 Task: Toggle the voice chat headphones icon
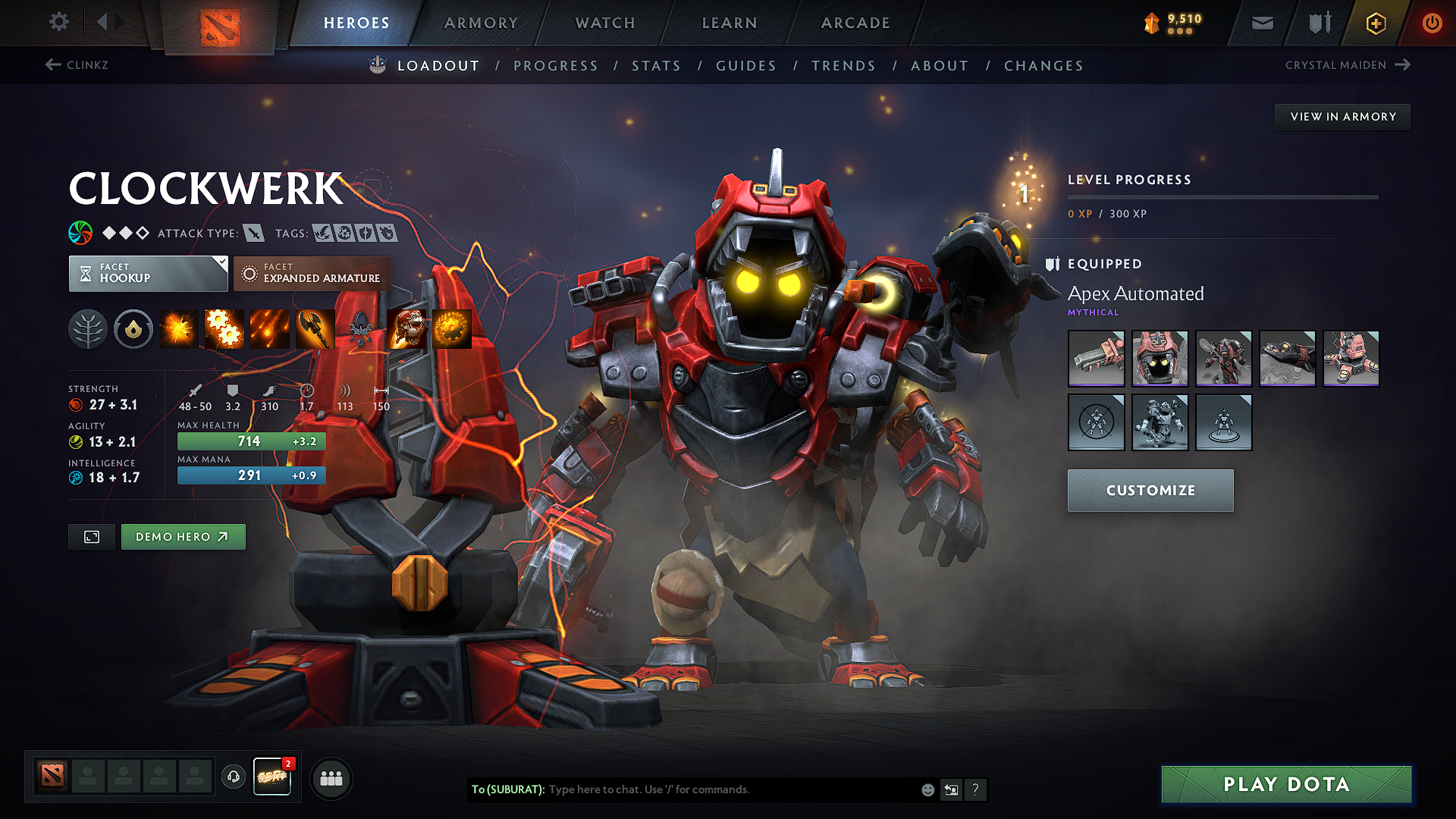click(x=233, y=777)
